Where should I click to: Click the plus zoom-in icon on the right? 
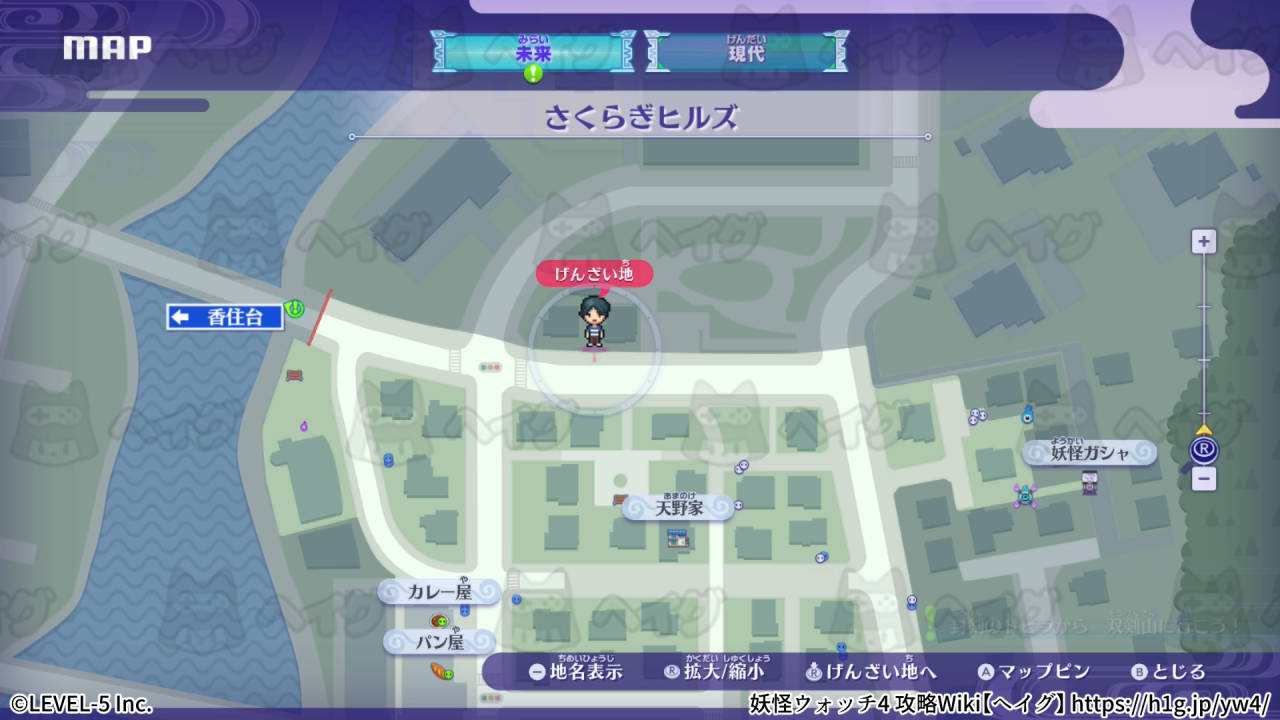[1202, 240]
